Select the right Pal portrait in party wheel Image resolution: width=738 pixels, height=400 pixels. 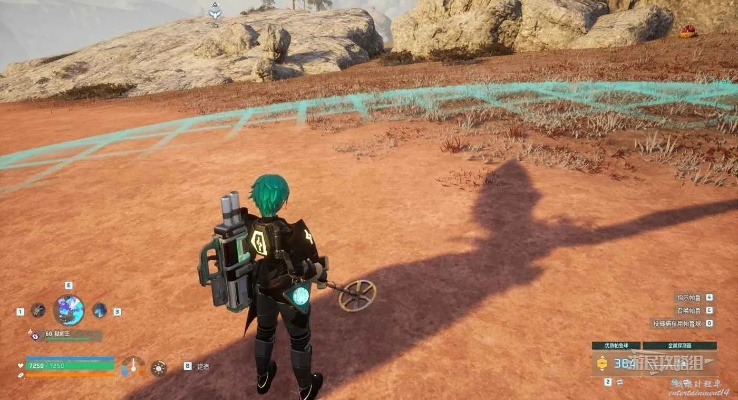tap(99, 311)
